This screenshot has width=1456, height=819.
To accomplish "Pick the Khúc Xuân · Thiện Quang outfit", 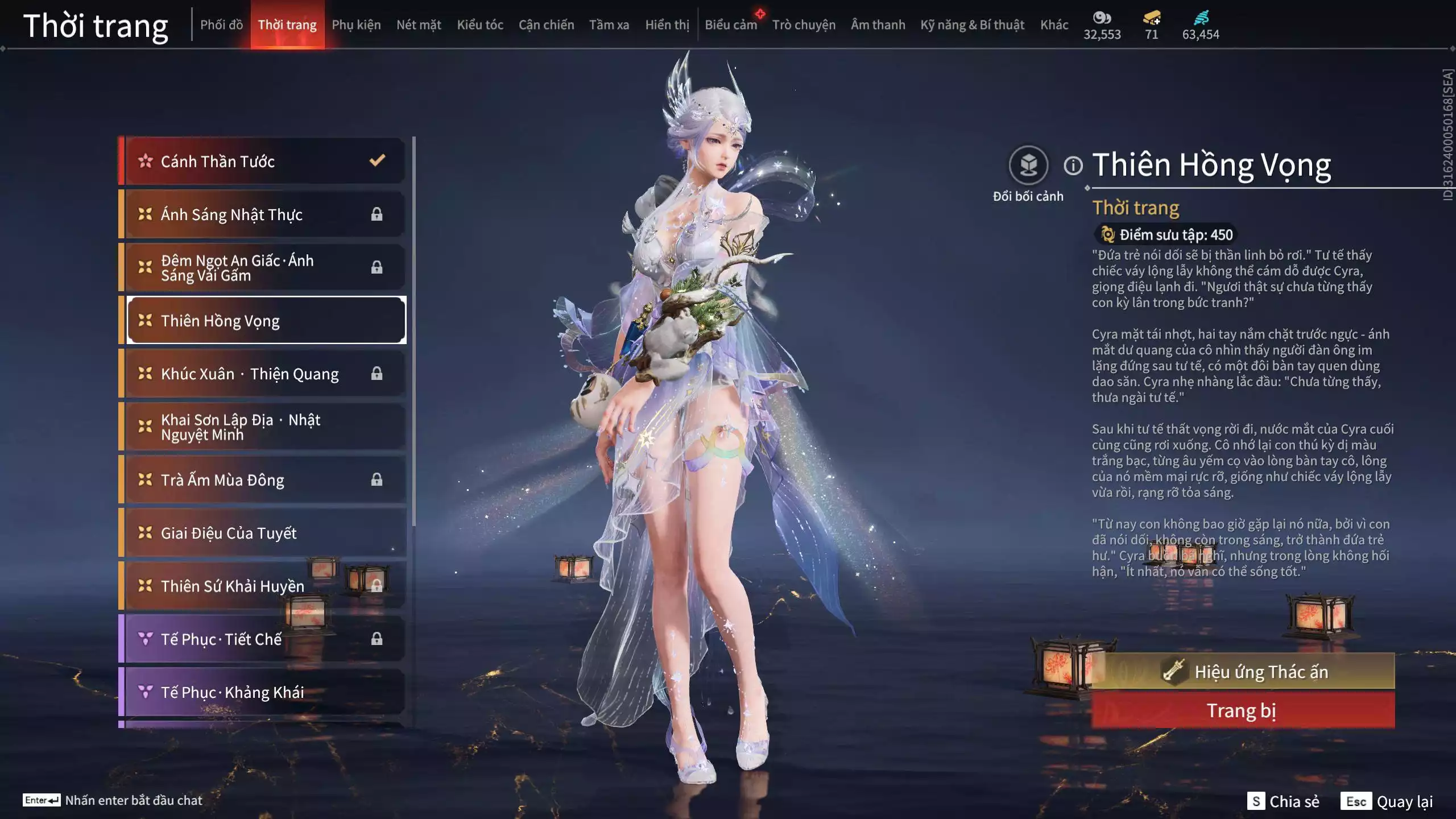I will coord(264,374).
